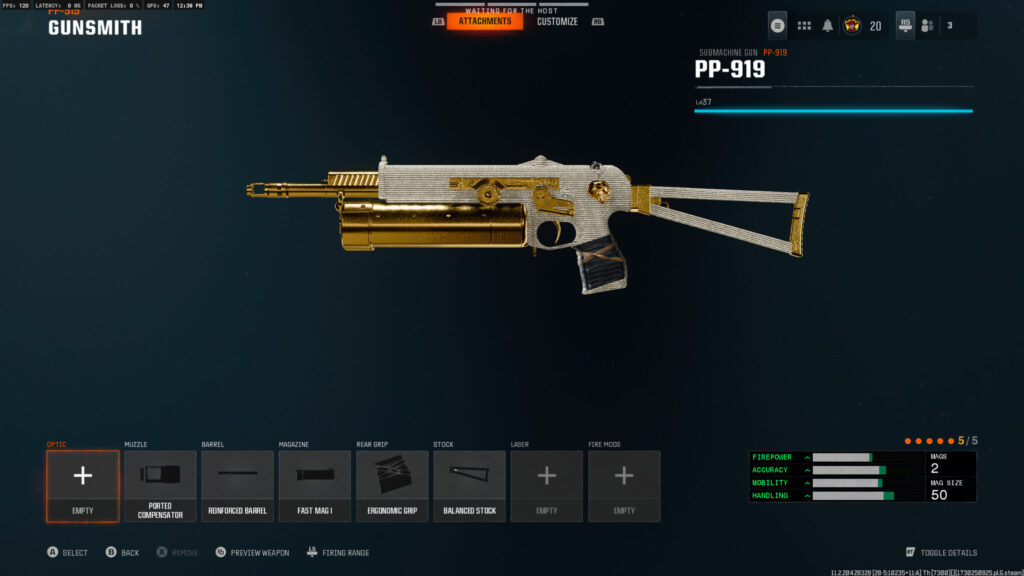Viewport: 1024px width, 576px height.
Task: Select the Attachments tab
Action: pos(485,21)
